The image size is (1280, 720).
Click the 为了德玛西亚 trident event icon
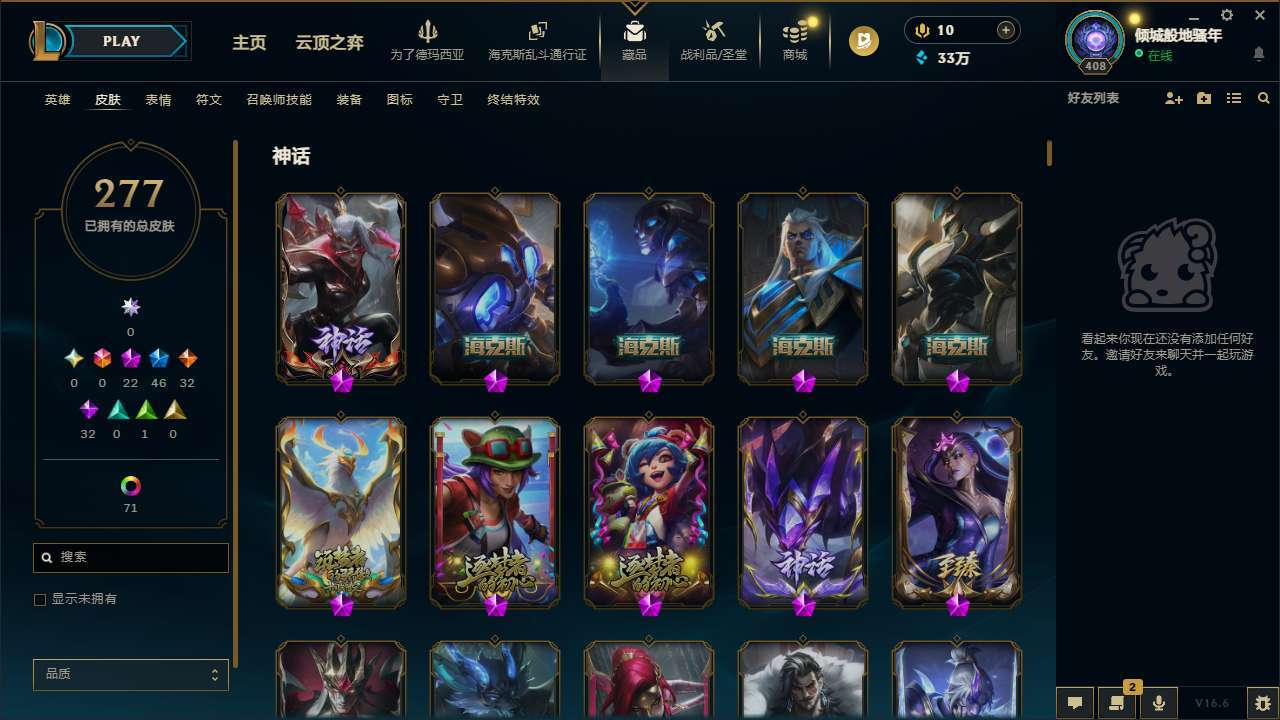[x=428, y=30]
